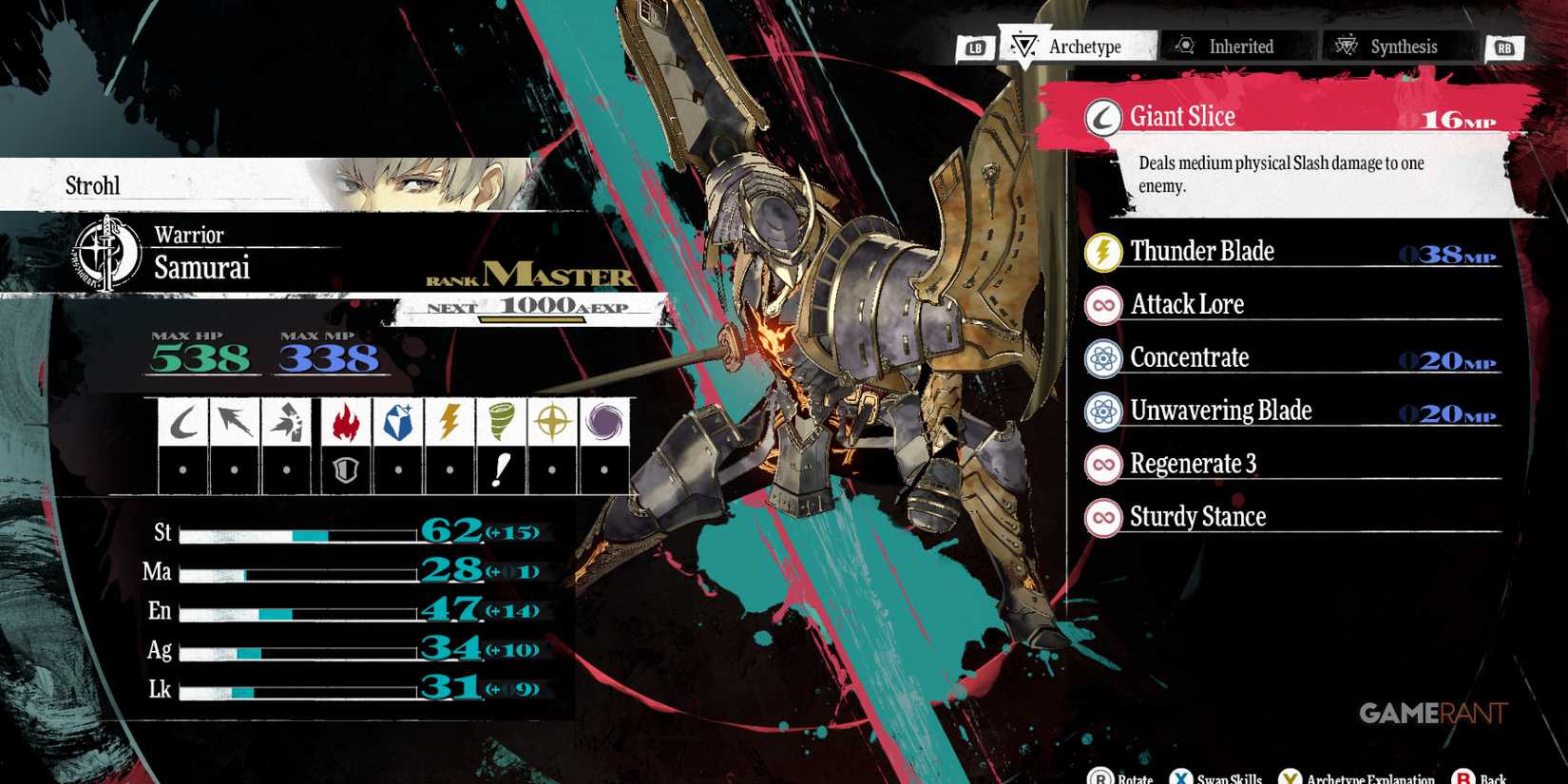Click the Thunder Blade lightning icon
1568x784 pixels.
pos(1102,252)
